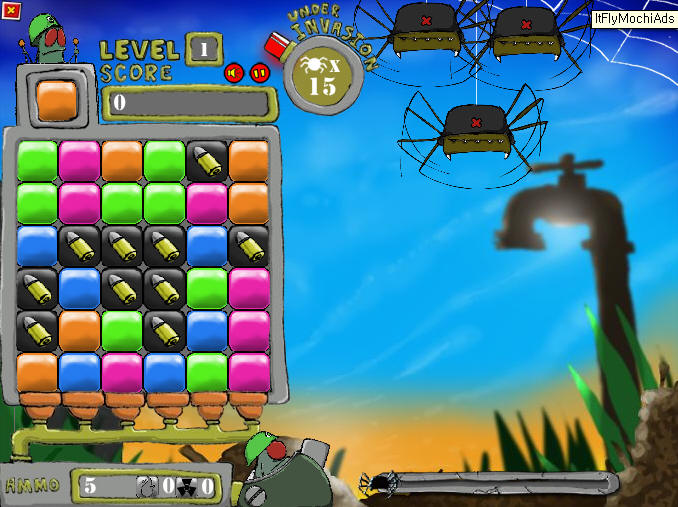Pause the game with the red pause button
The height and width of the screenshot is (507, 678).
click(259, 72)
